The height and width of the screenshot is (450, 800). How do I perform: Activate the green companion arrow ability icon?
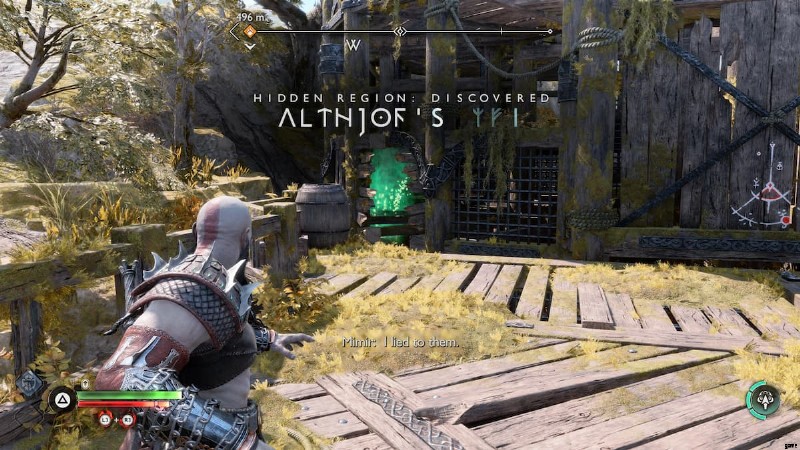[x=763, y=399]
